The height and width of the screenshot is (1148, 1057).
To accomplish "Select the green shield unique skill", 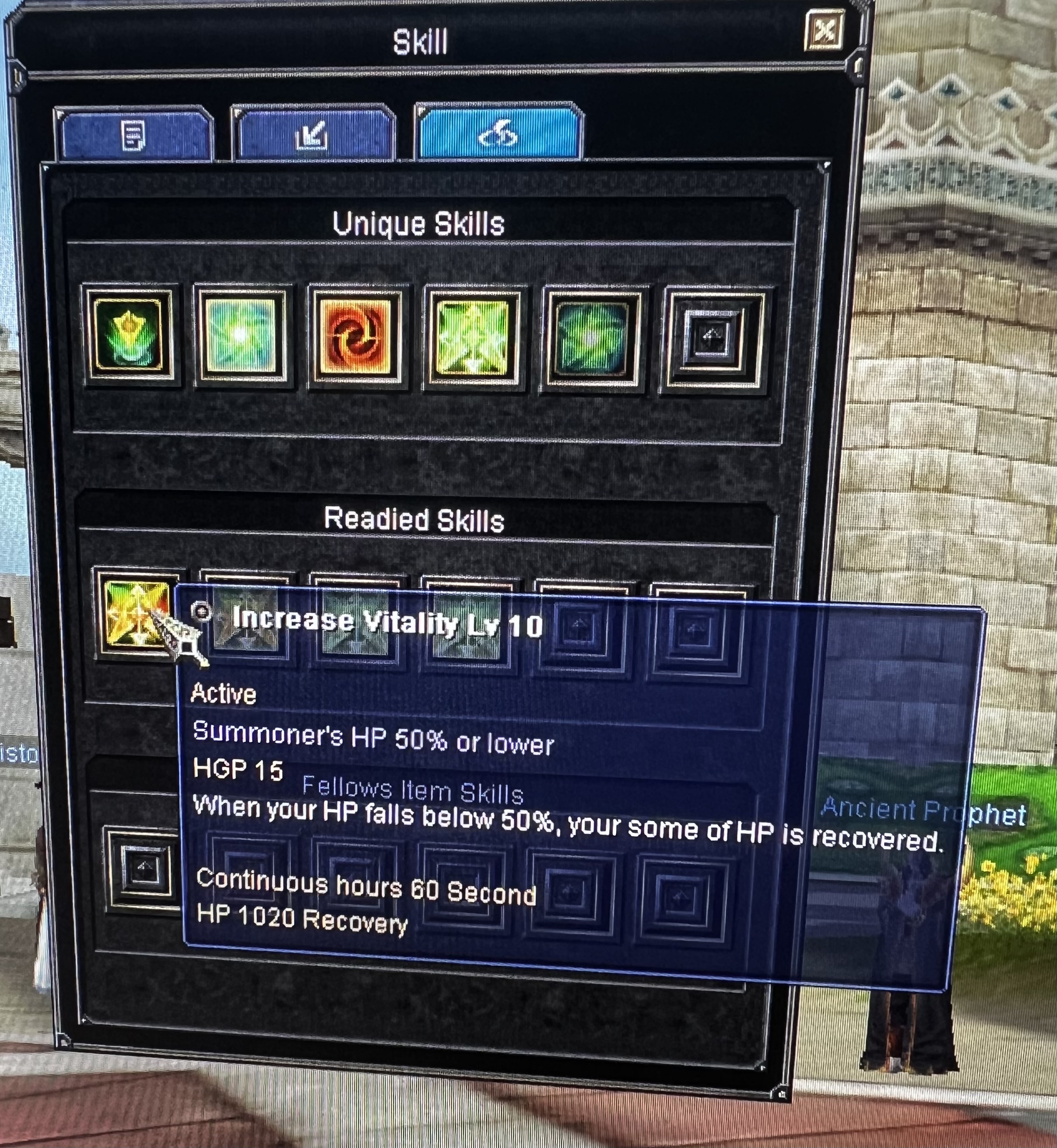I will point(129,335).
